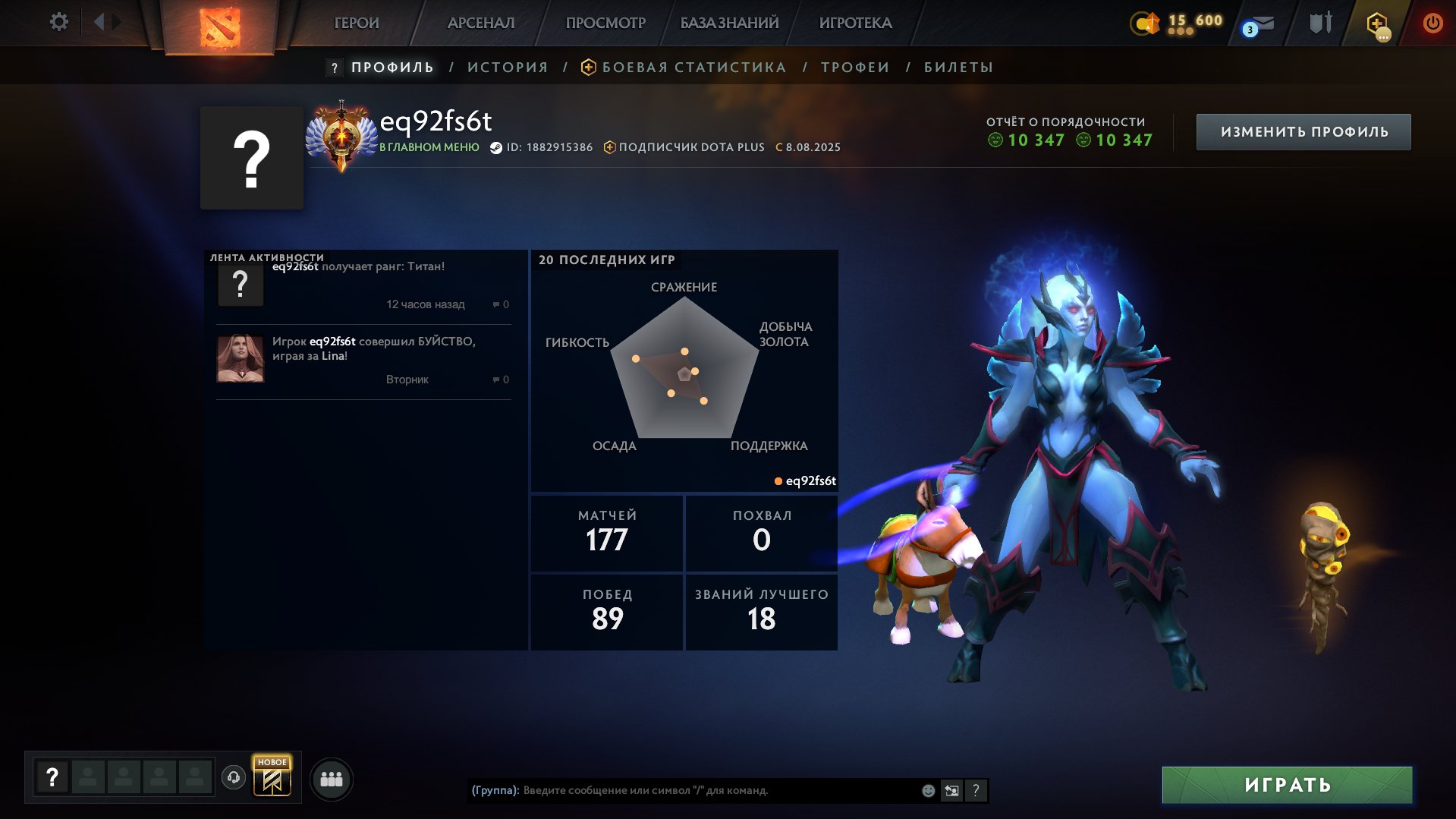1456x819 pixels.
Task: Click the headset voice chat icon
Action: (234, 778)
